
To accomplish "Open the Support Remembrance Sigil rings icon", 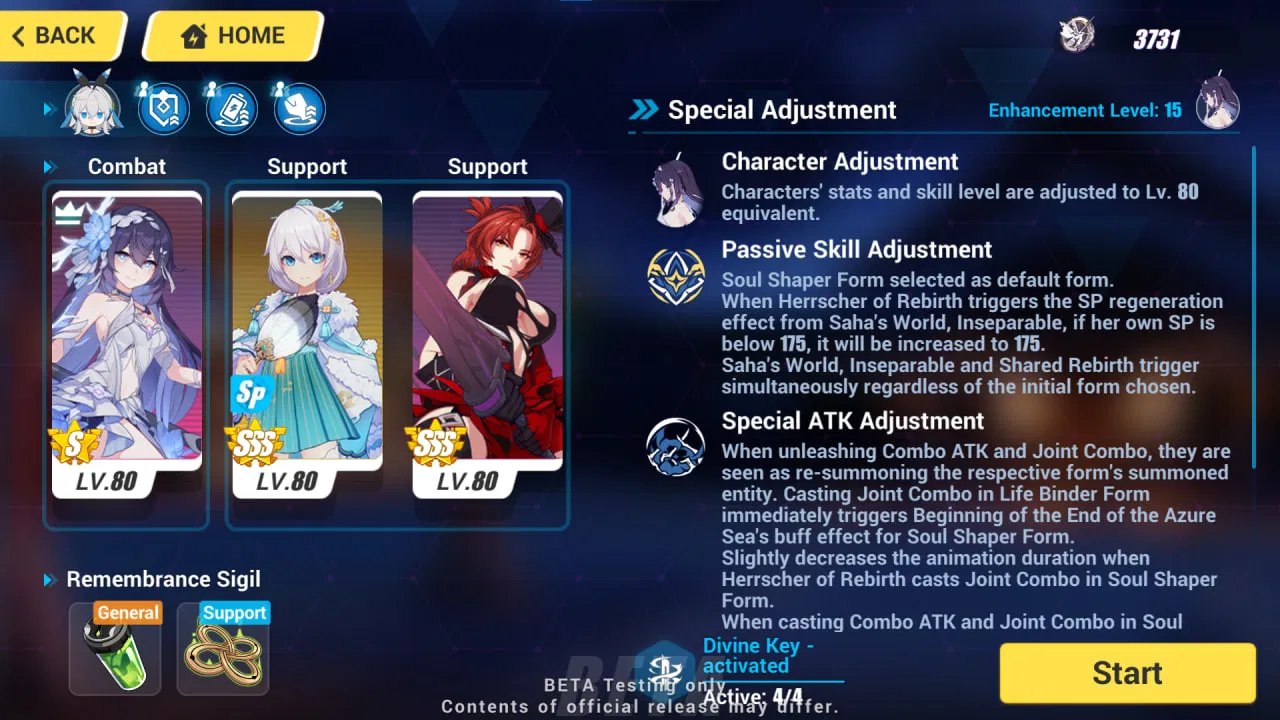I will (x=222, y=649).
